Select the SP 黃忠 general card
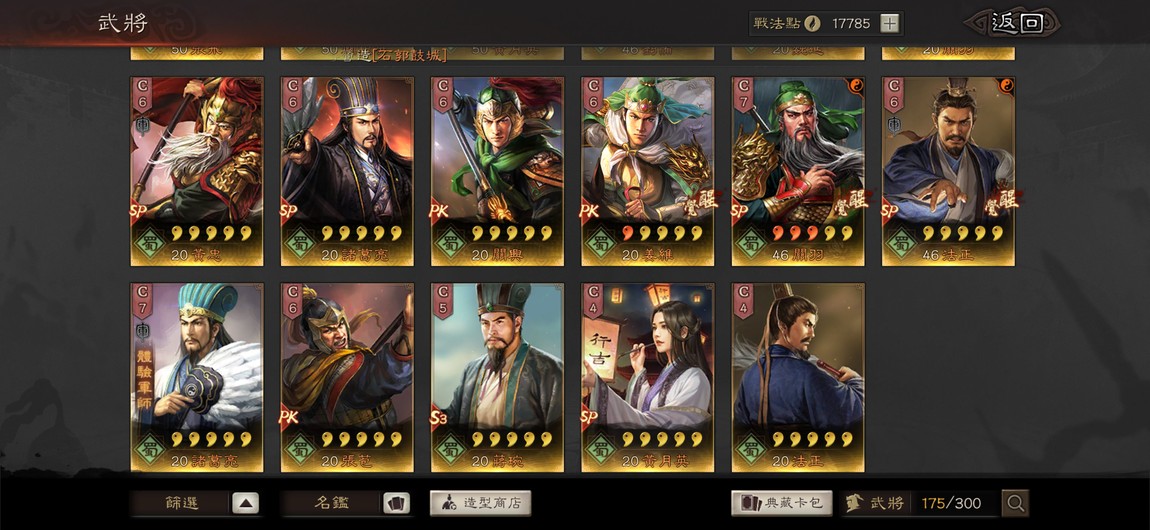 coord(197,170)
